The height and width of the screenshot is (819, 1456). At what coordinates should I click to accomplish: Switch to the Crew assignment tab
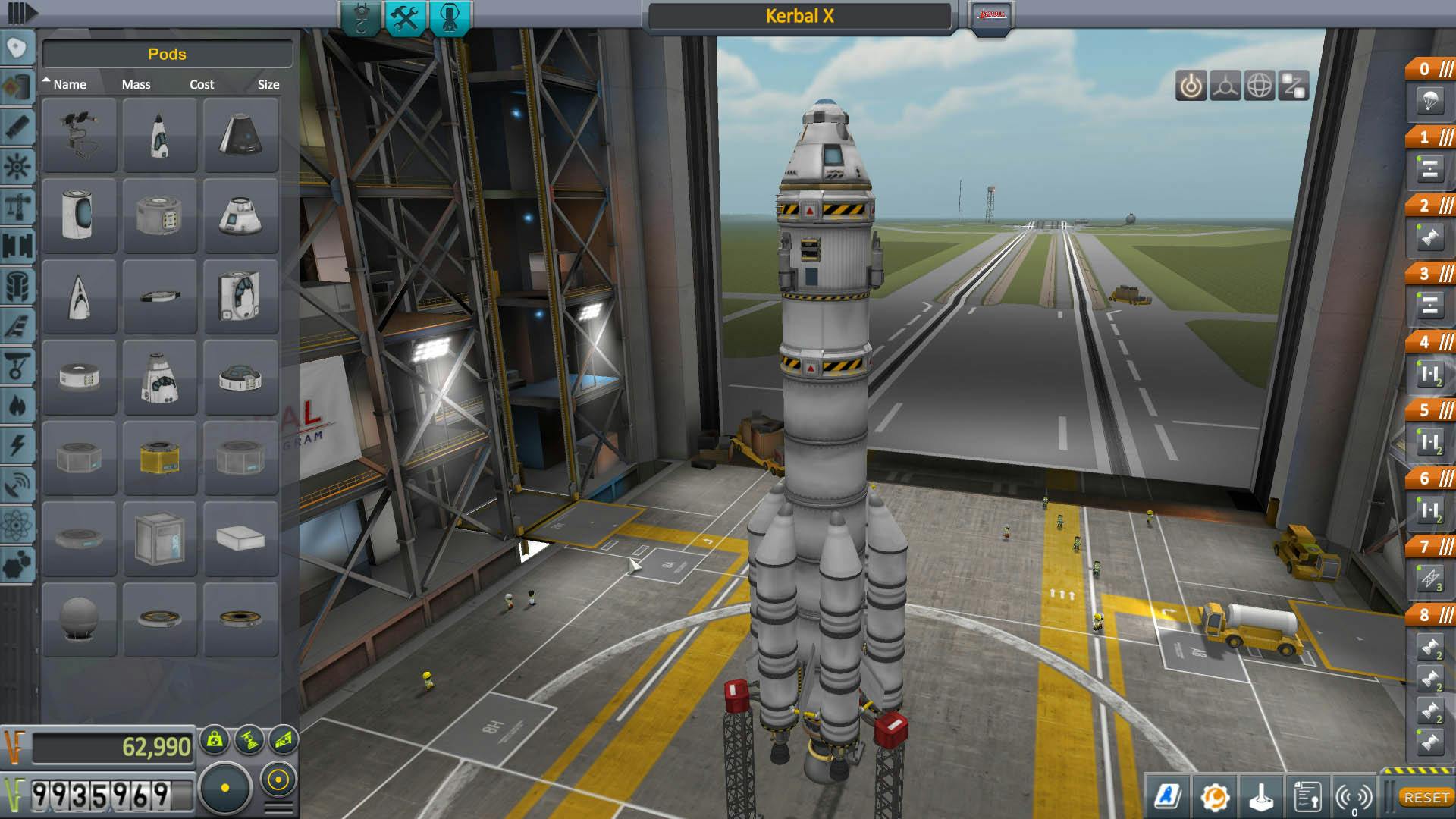pyautogui.click(x=450, y=15)
